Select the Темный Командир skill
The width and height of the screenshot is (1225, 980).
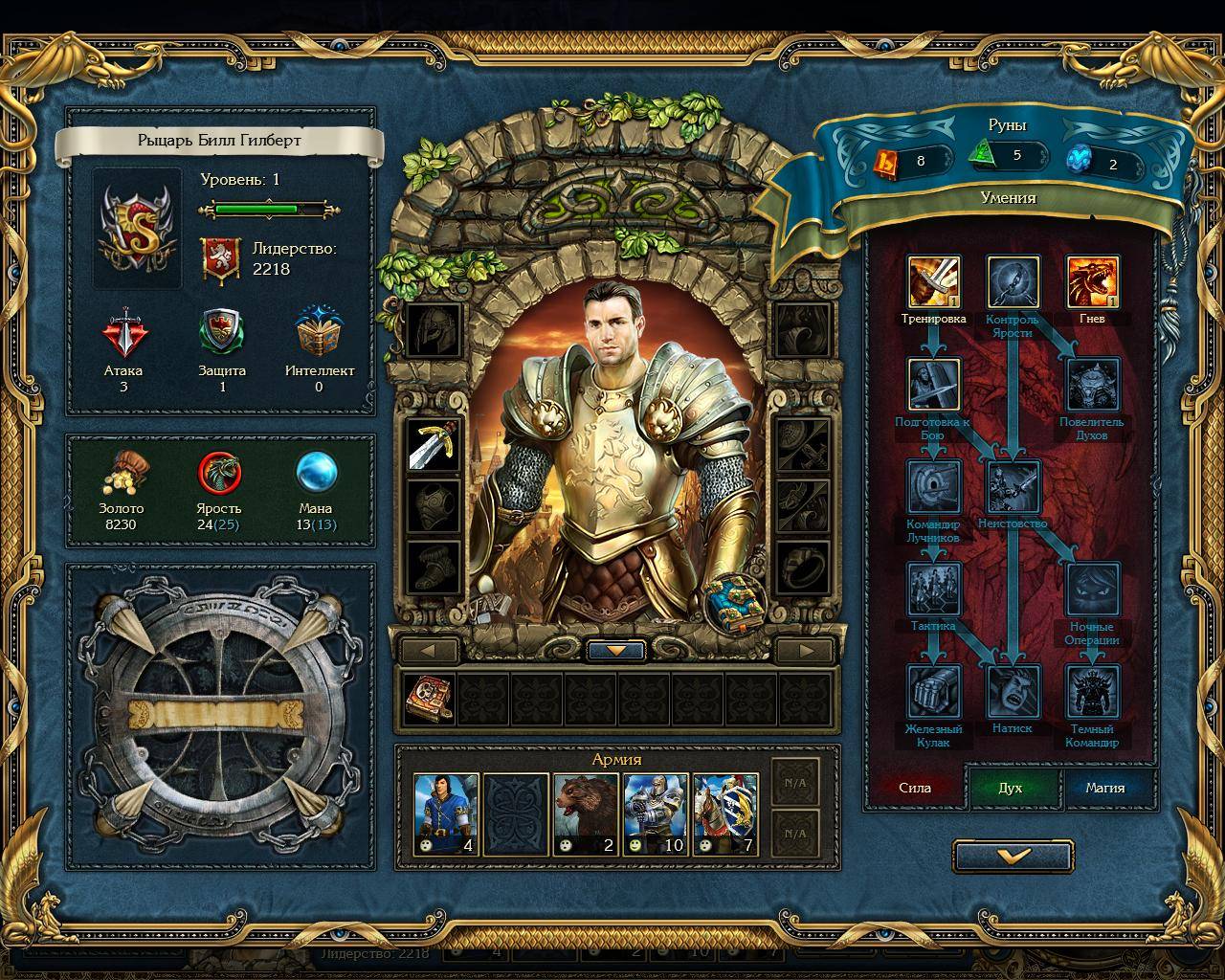pyautogui.click(x=1092, y=691)
